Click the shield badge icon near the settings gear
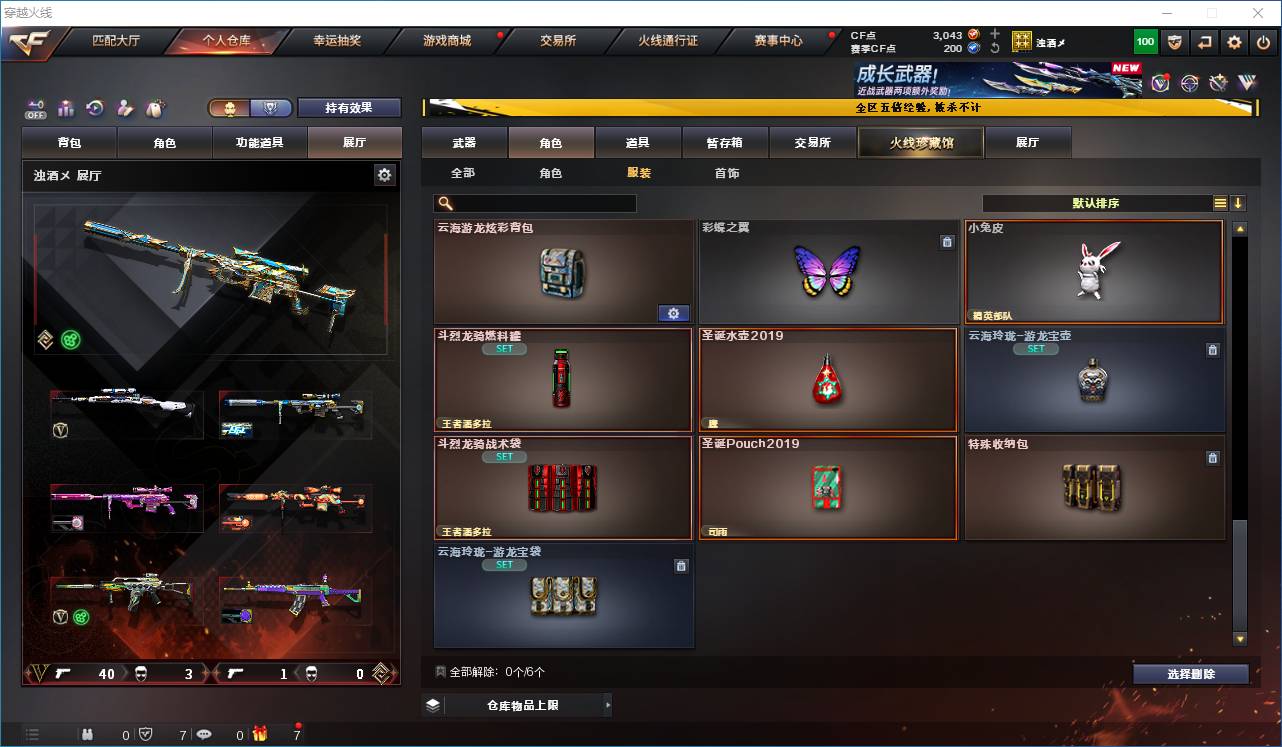This screenshot has height=747, width=1282. click(x=1175, y=42)
